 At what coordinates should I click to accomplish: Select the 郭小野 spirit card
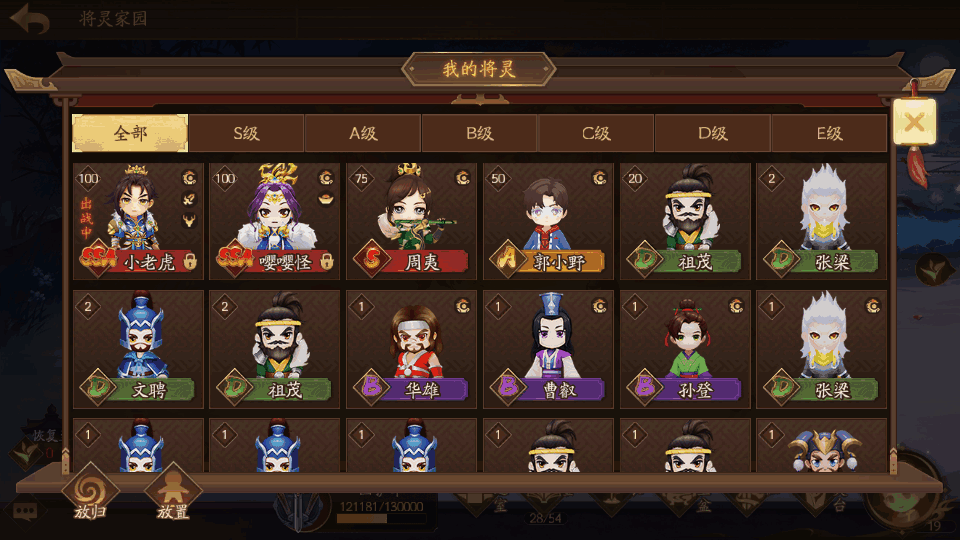[x=548, y=222]
